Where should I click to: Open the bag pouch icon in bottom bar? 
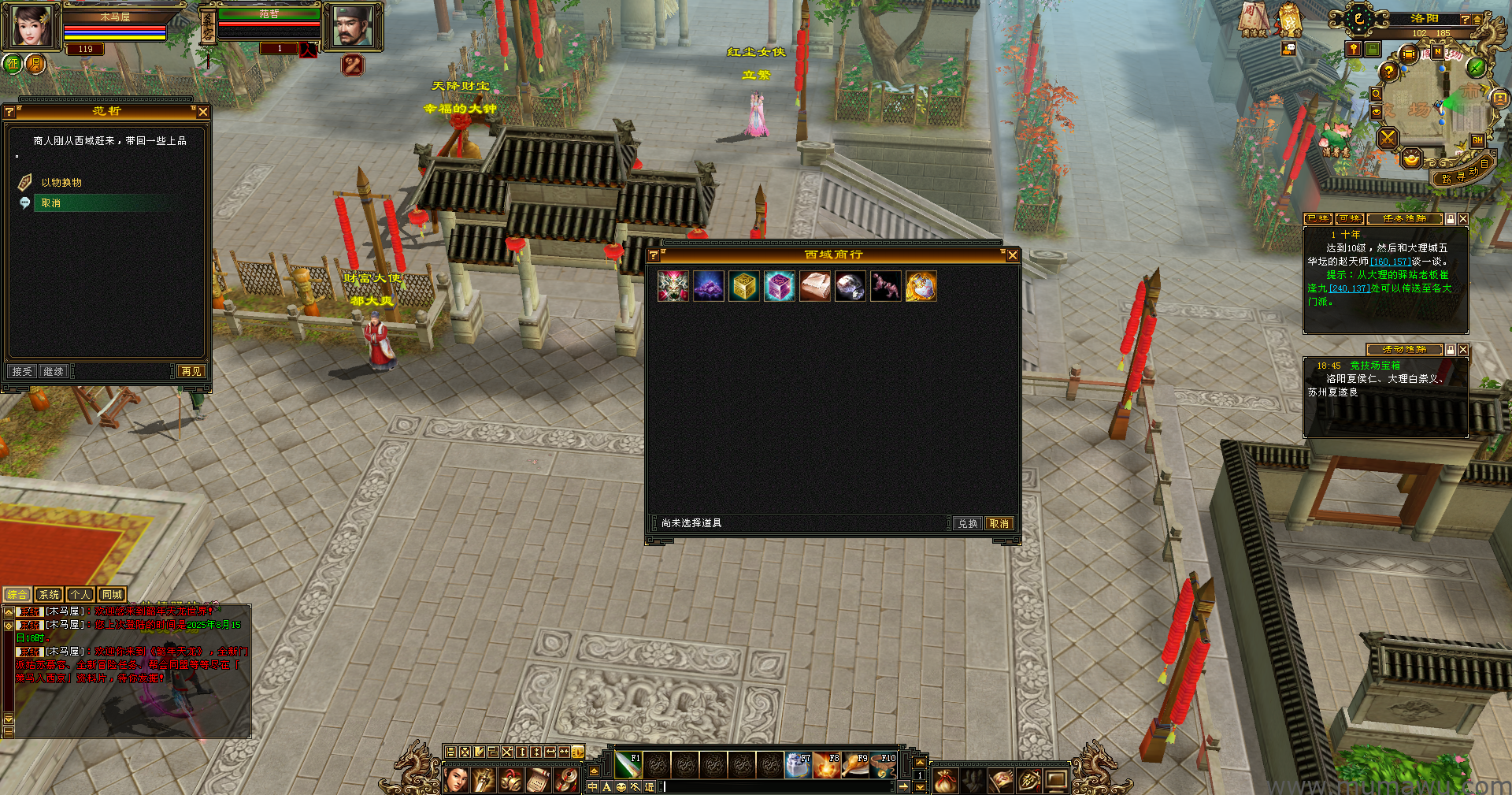point(945,780)
